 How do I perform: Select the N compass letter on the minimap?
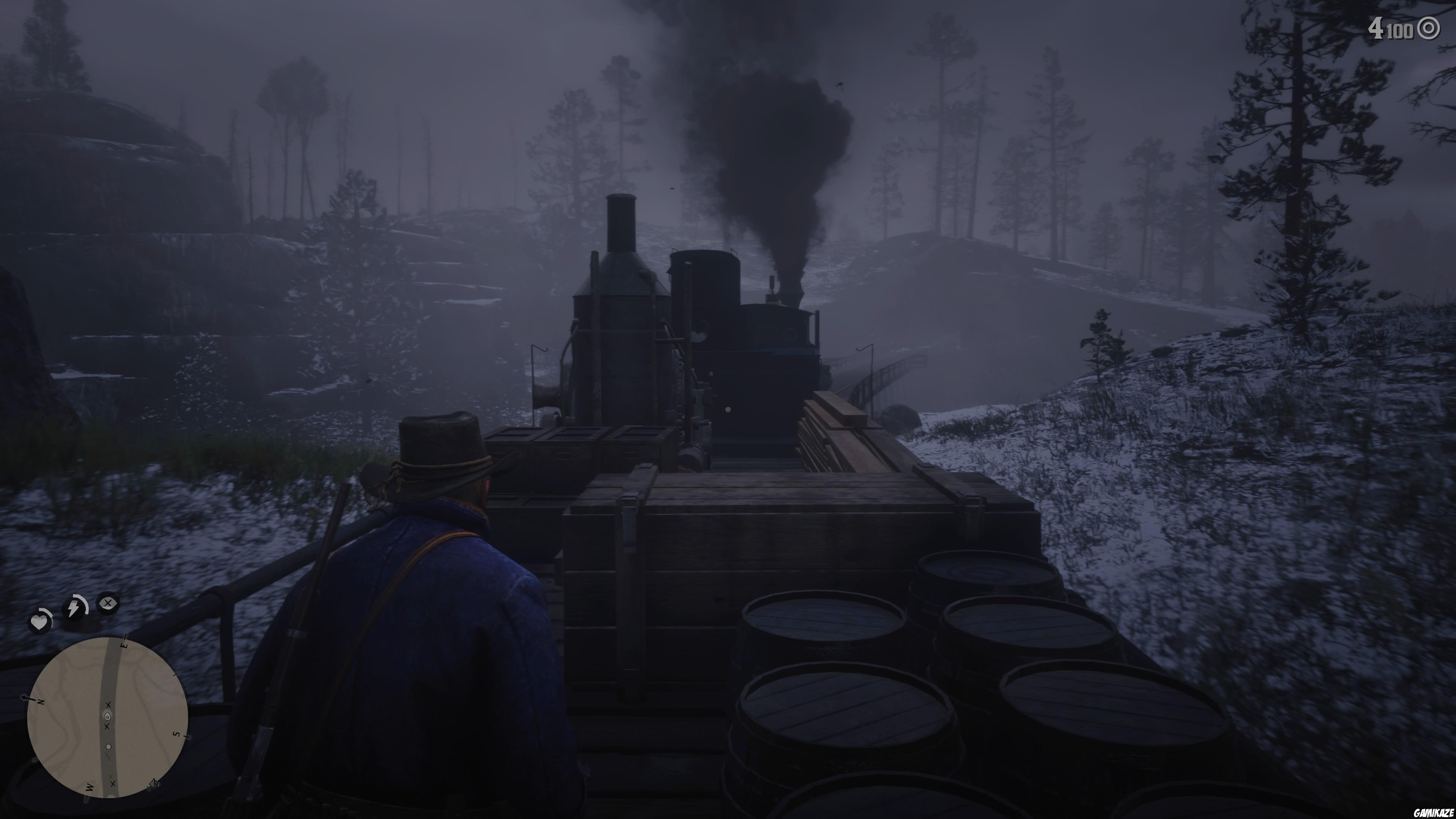pyautogui.click(x=41, y=703)
